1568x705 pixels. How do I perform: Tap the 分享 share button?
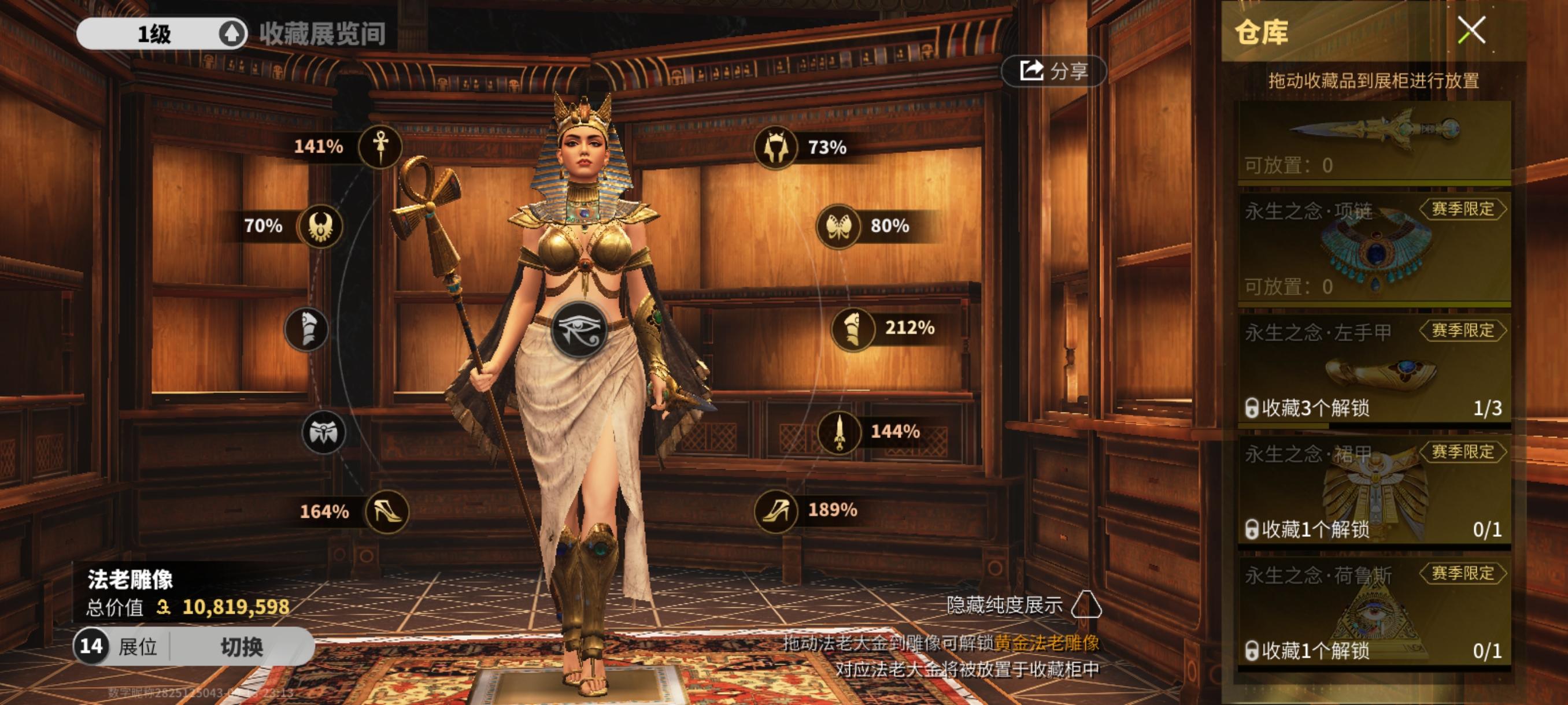[x=1053, y=71]
